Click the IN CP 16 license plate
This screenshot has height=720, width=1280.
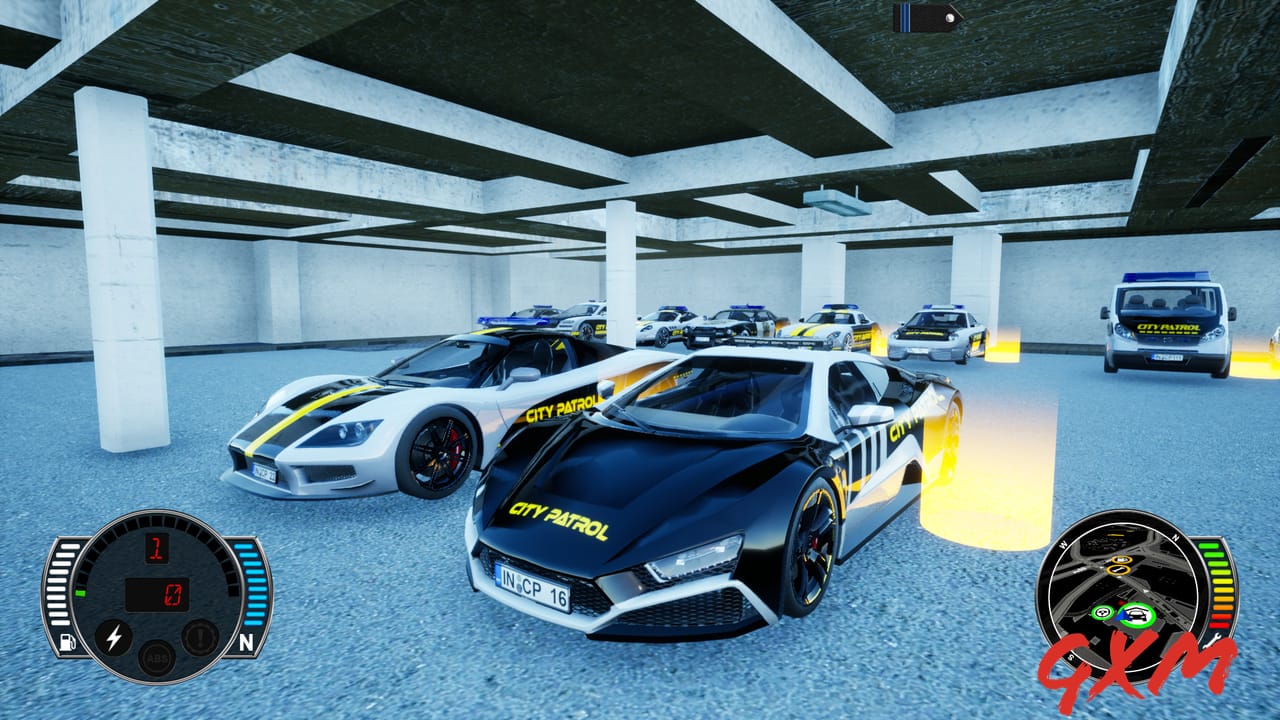533,590
